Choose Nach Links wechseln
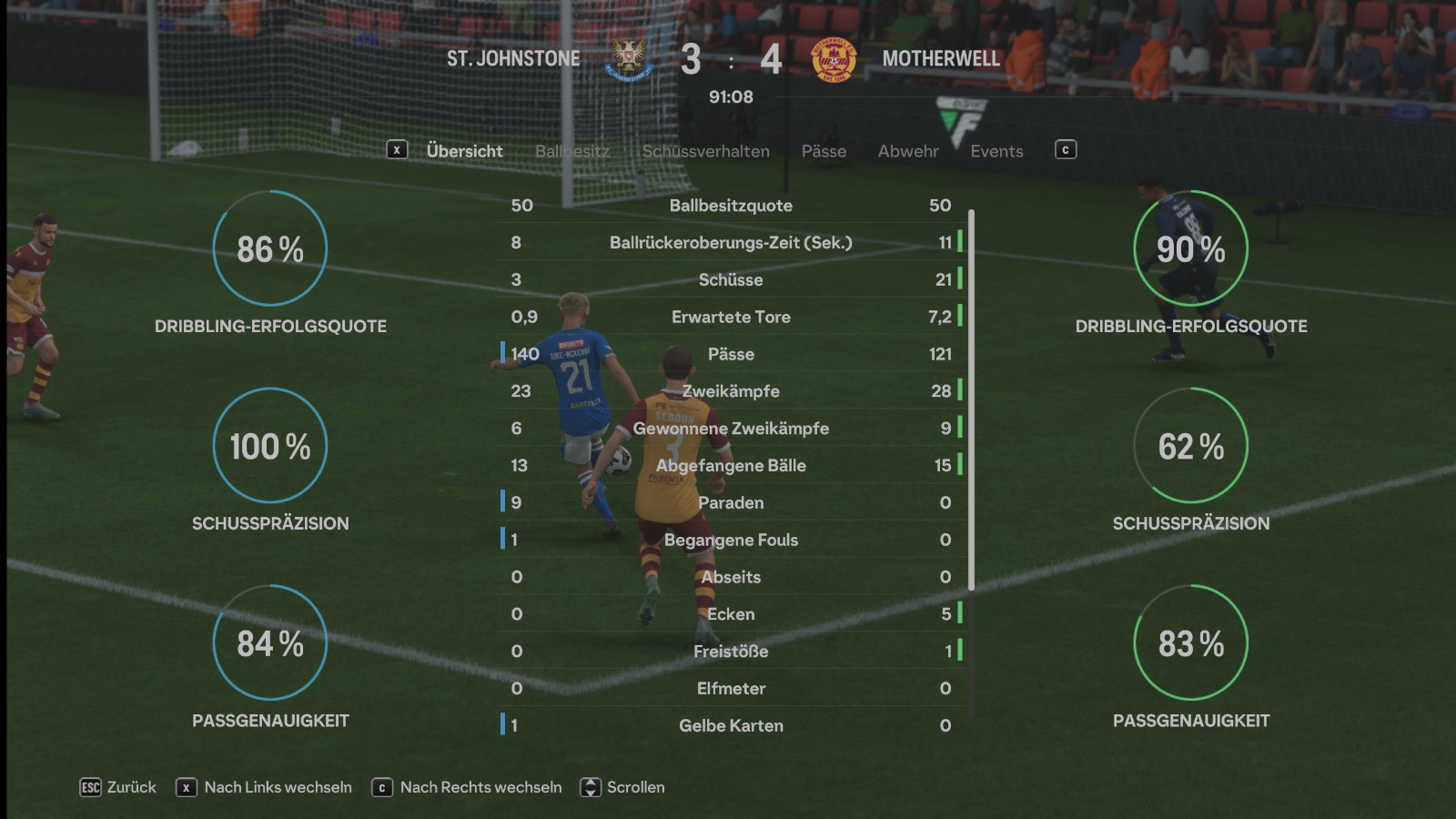Screen dimensions: 1456x819 tap(265, 787)
